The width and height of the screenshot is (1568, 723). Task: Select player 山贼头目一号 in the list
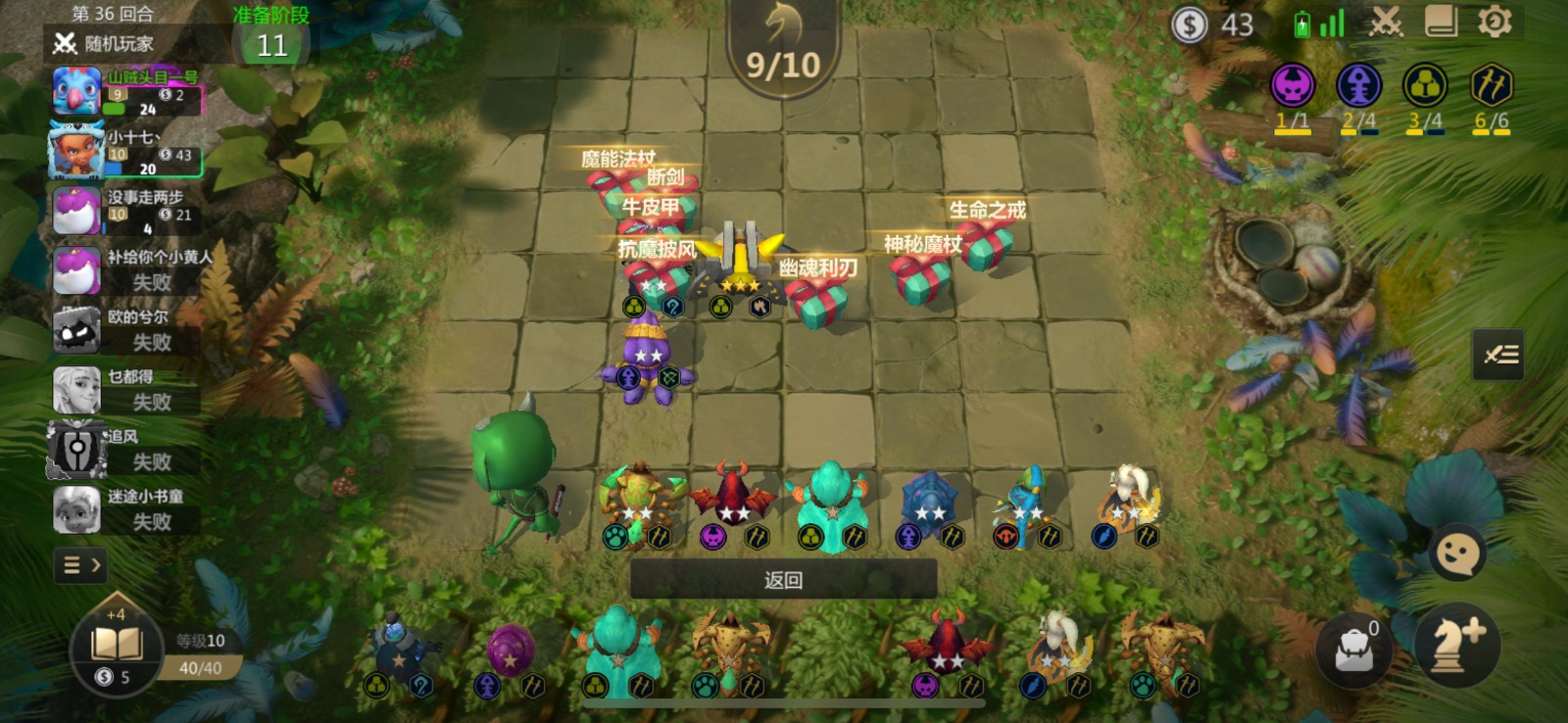127,93
